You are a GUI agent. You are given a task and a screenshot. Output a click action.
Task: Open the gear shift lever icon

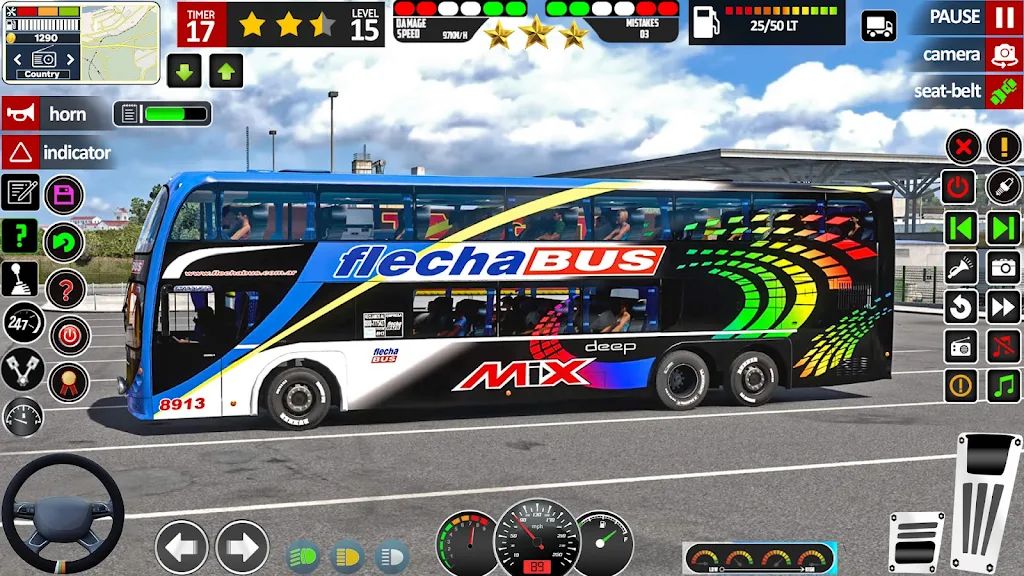tap(20, 279)
